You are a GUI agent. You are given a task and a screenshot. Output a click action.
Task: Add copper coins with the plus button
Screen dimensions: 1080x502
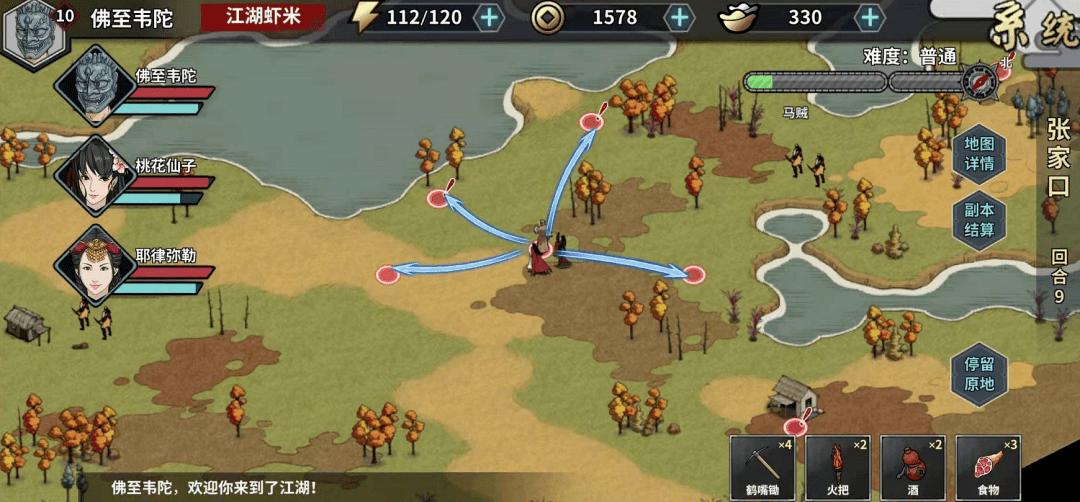coord(679,17)
